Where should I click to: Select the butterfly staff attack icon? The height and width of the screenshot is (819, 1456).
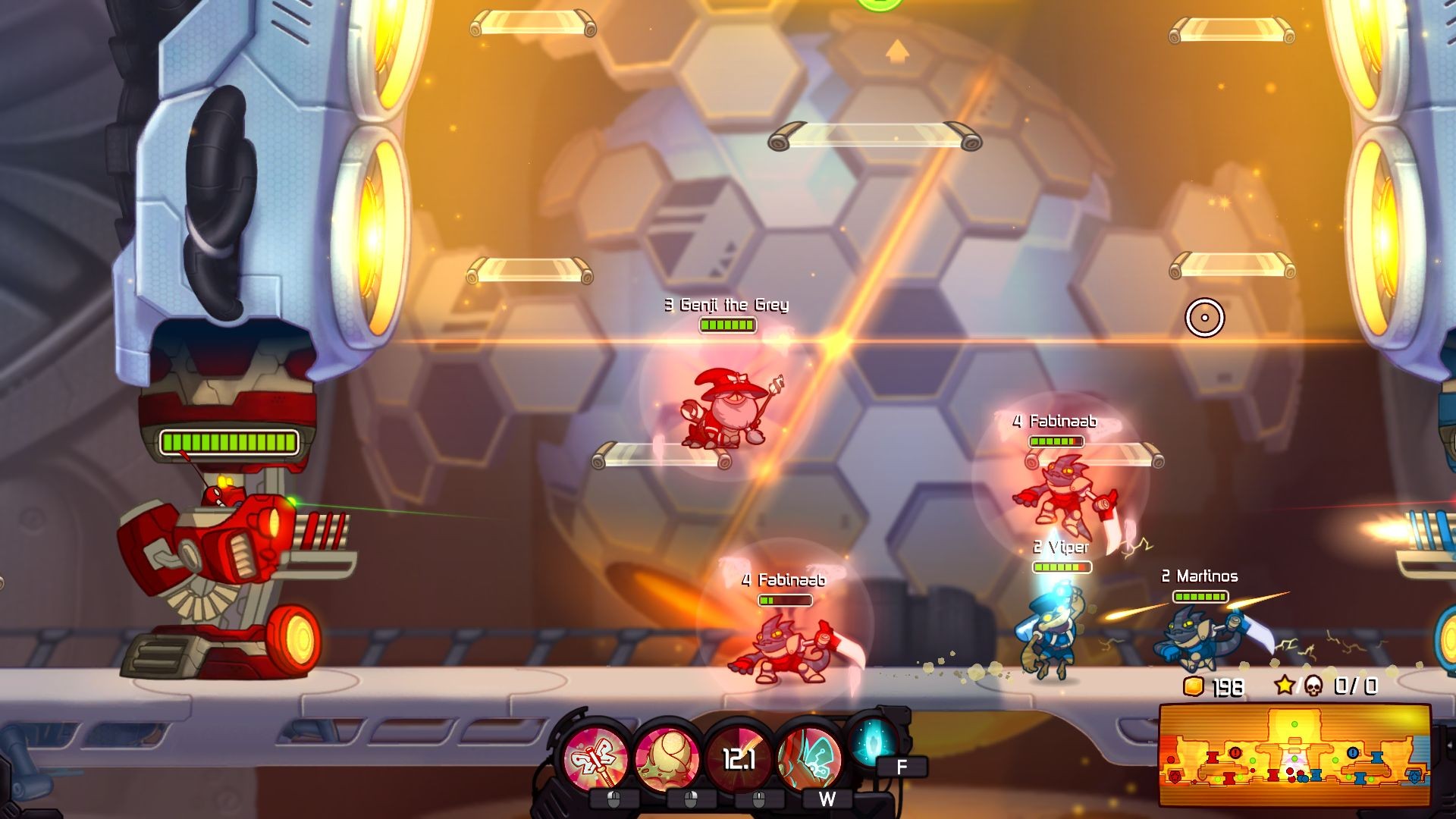597,754
